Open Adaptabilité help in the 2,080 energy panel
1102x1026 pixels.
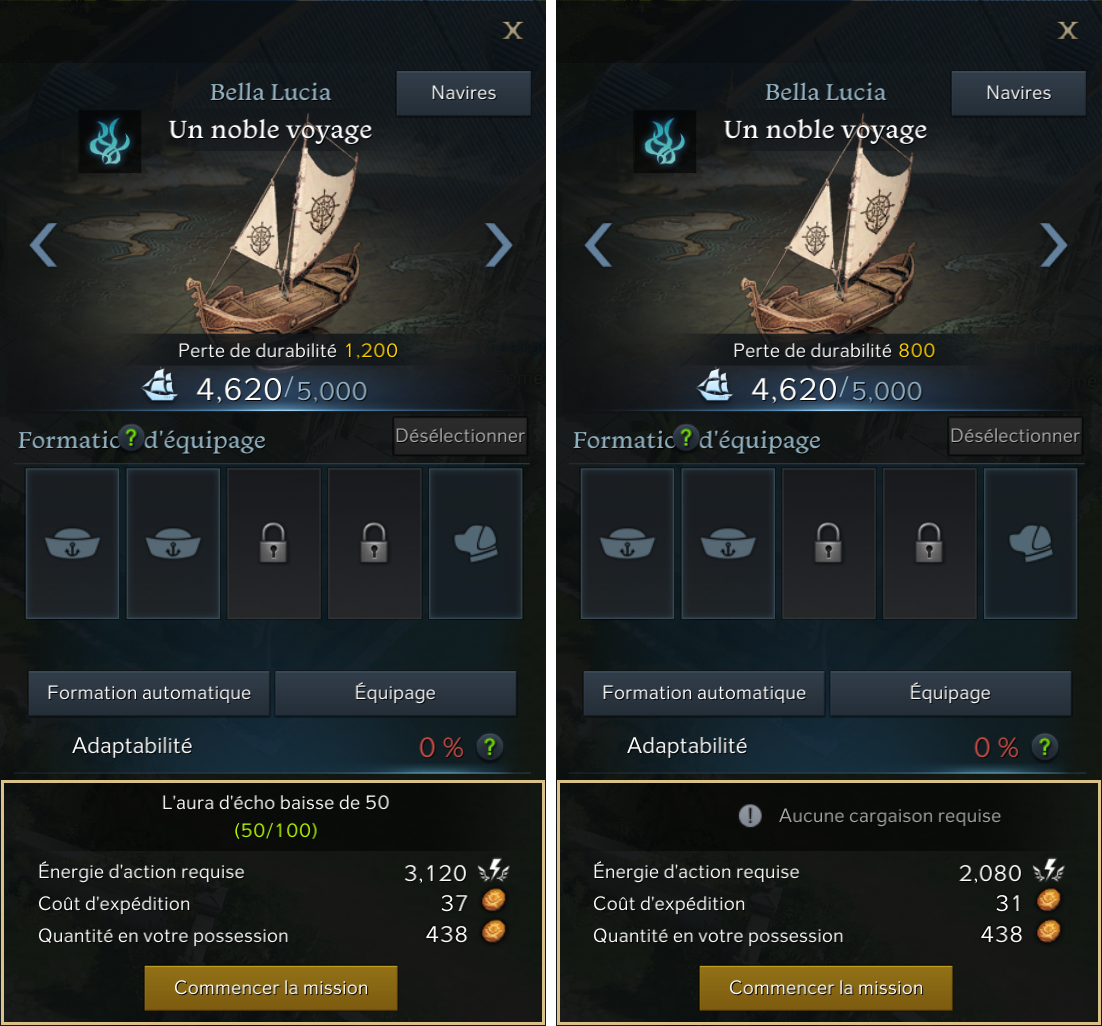coord(1044,746)
